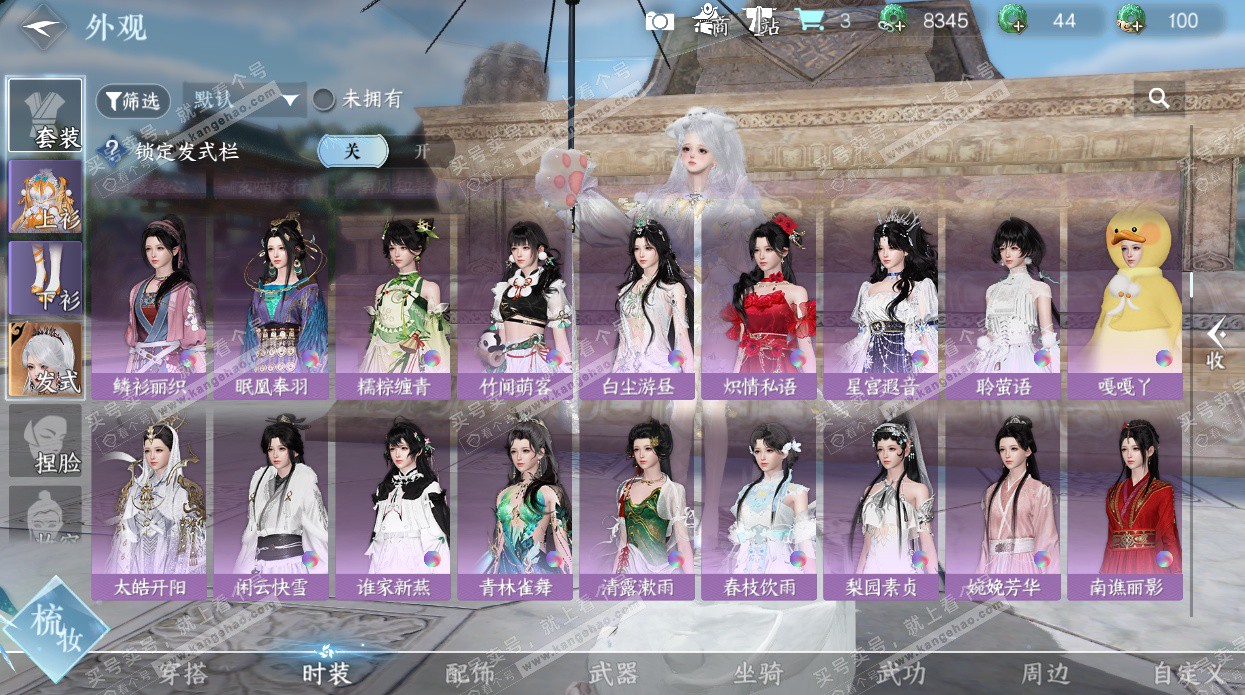The width and height of the screenshot is (1245, 695).
Task: Collapse the panel with 收 arrow
Action: (1215, 343)
